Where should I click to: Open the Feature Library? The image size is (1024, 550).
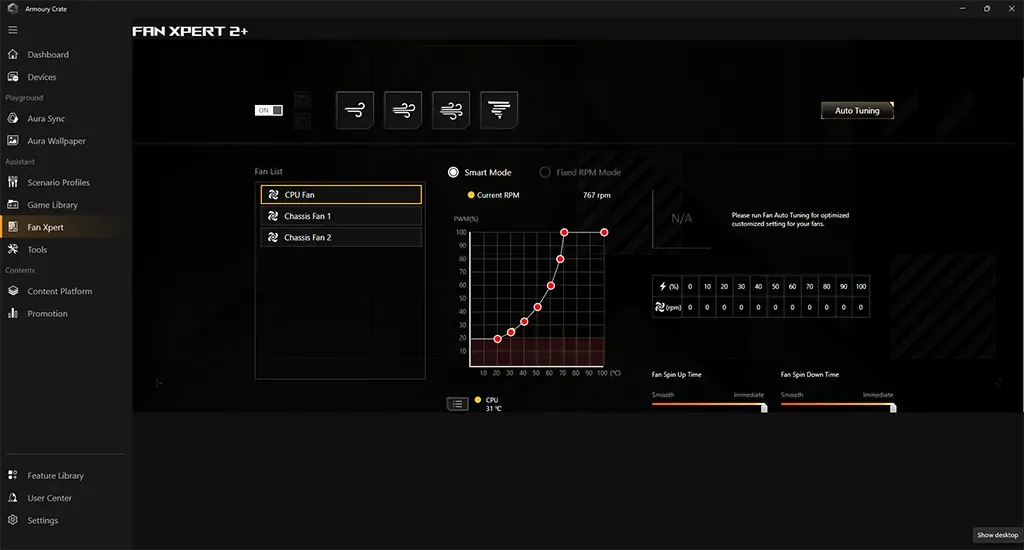click(x=55, y=476)
